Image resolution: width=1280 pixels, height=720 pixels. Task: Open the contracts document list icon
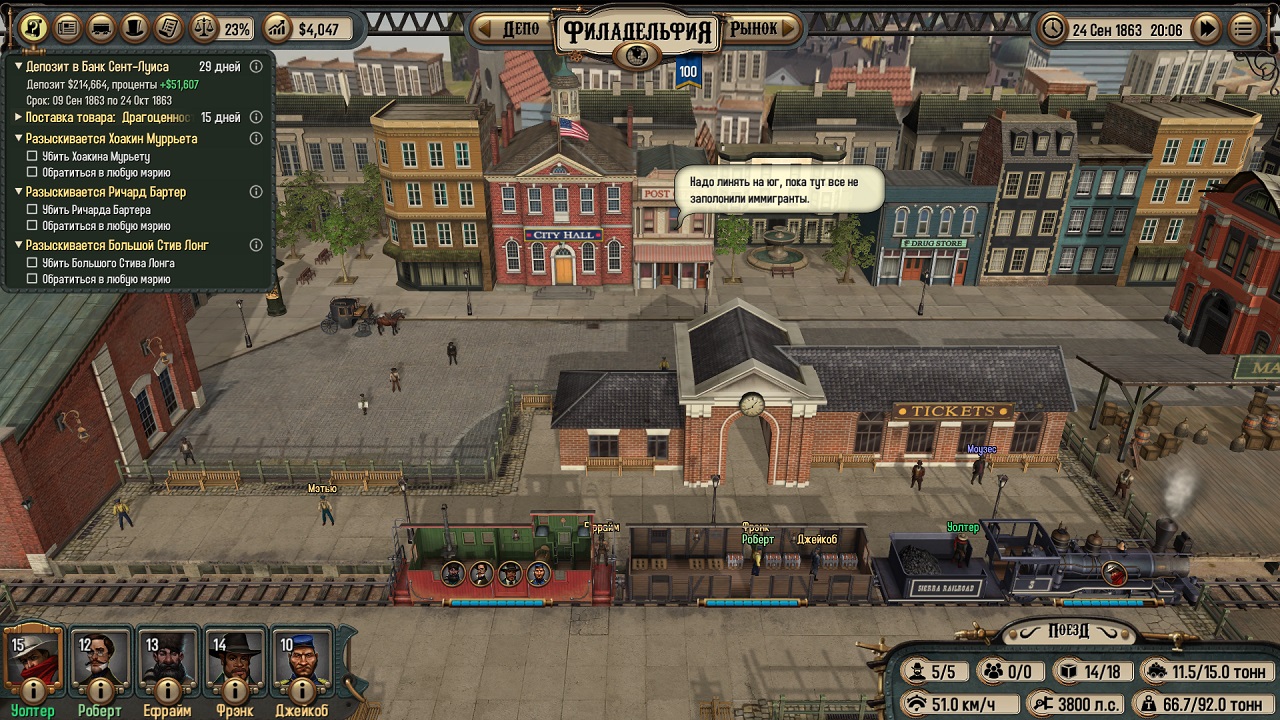(x=169, y=28)
